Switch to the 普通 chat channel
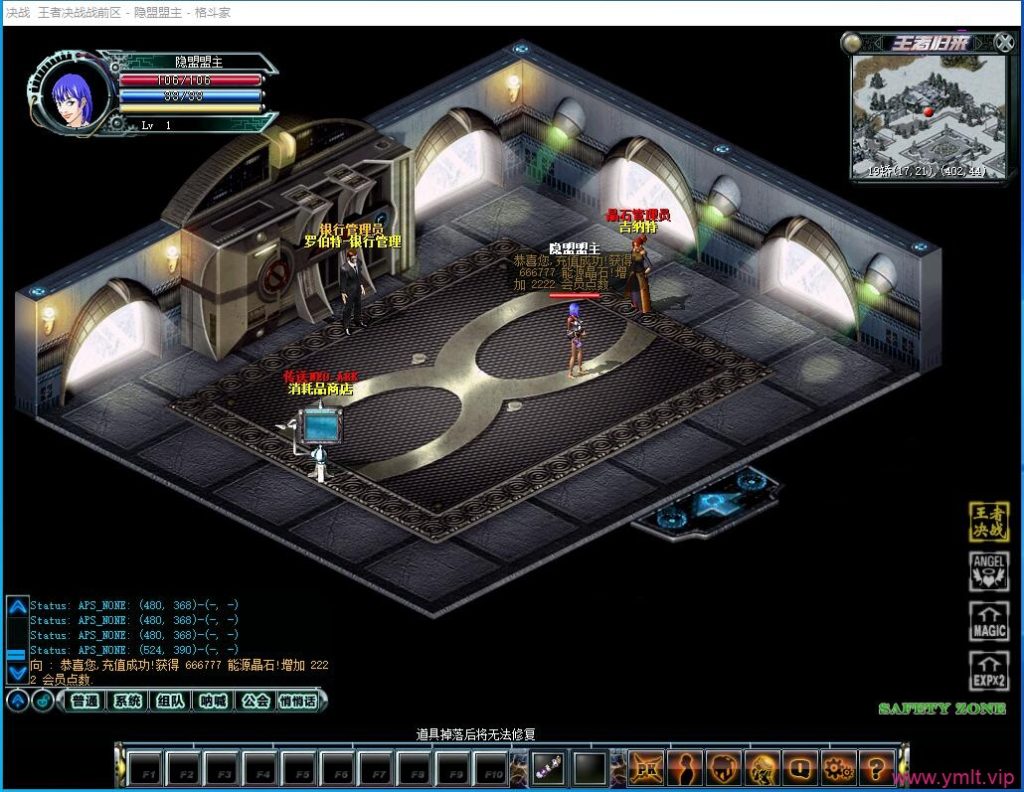 (86, 701)
